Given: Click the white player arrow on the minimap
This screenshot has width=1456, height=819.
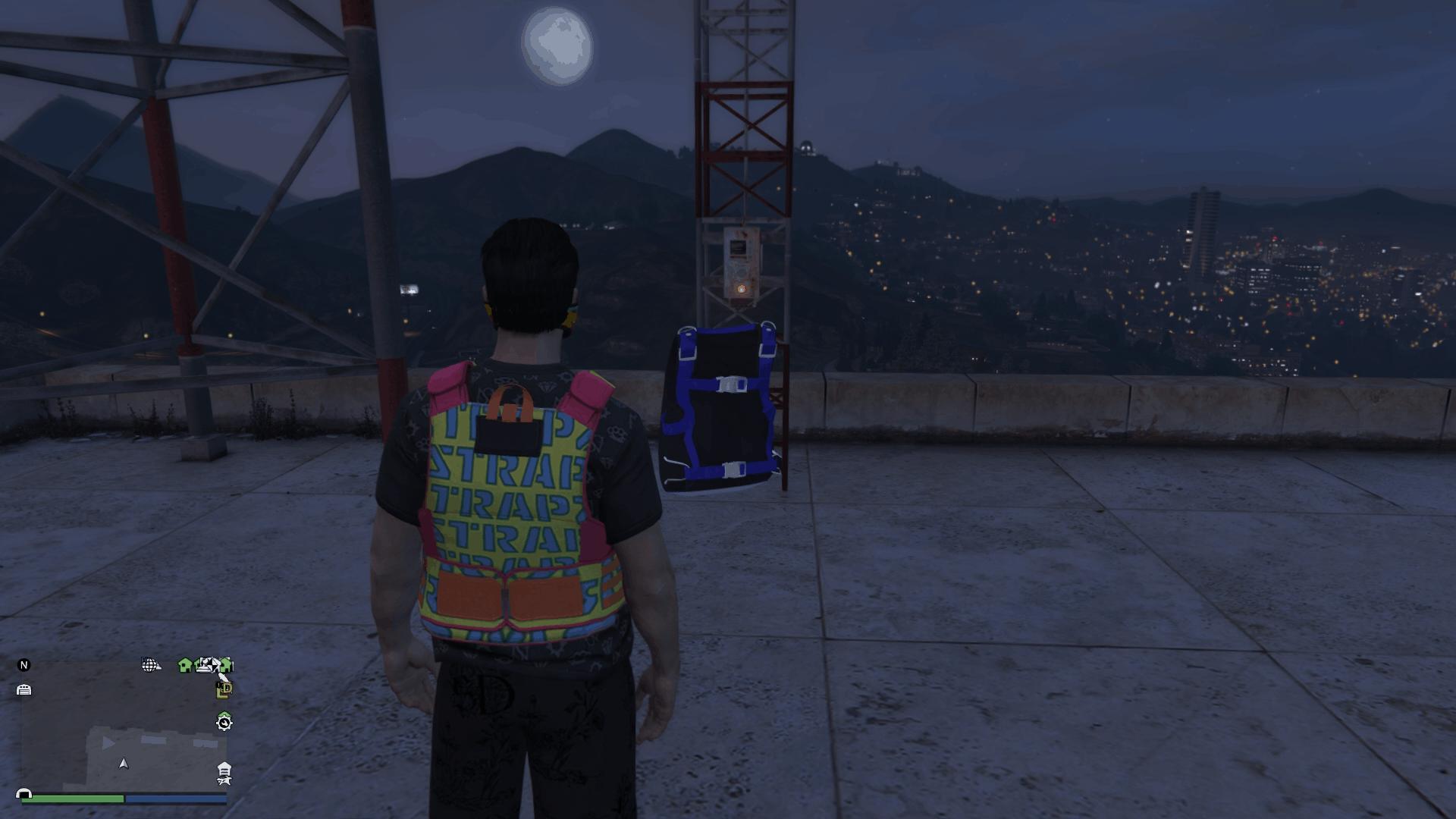Looking at the screenshot, I should (x=124, y=764).
